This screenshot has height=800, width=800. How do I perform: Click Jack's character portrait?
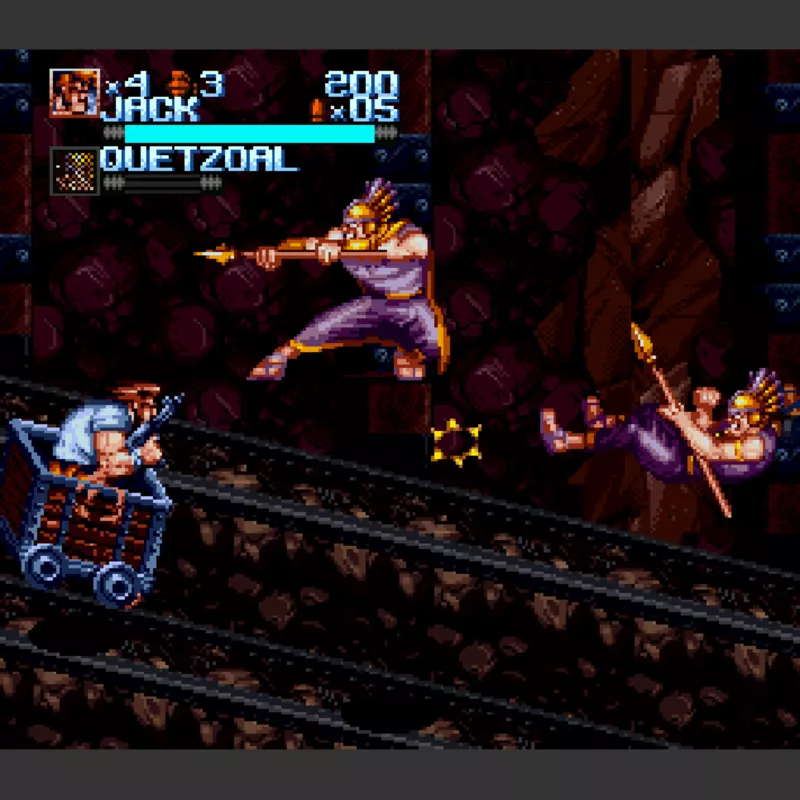click(75, 93)
